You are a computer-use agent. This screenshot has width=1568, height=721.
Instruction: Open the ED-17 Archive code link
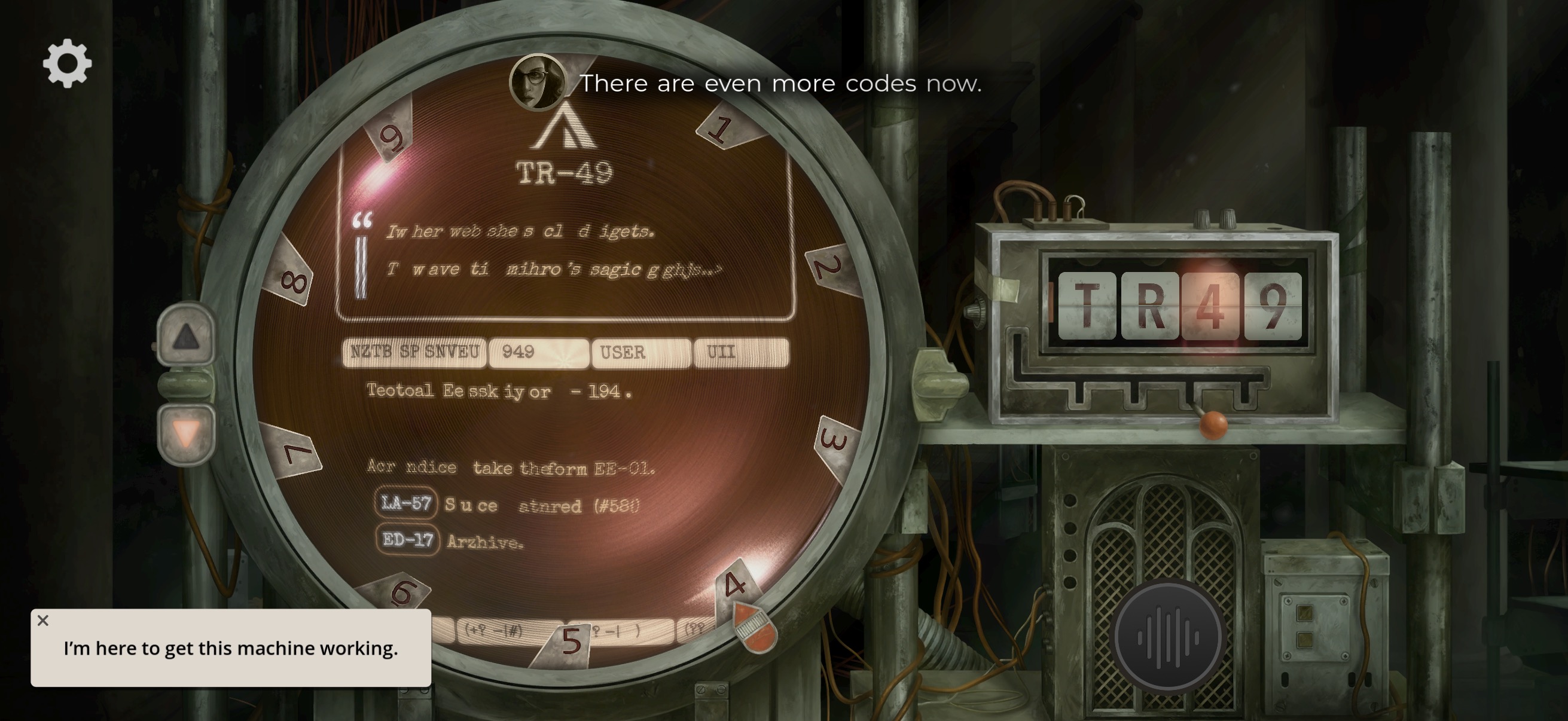(x=407, y=540)
